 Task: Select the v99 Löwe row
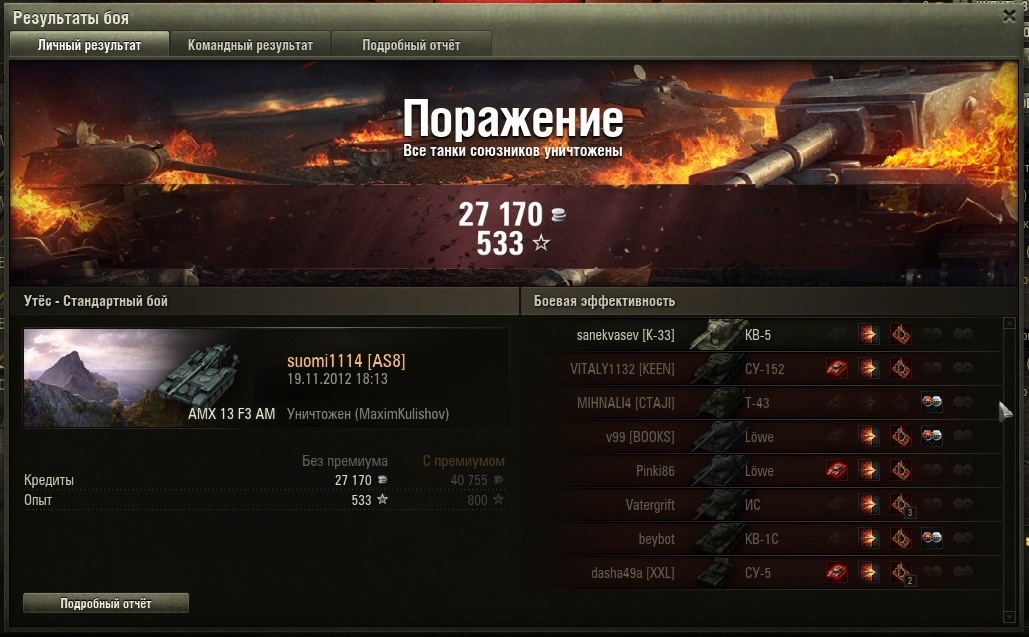click(760, 437)
